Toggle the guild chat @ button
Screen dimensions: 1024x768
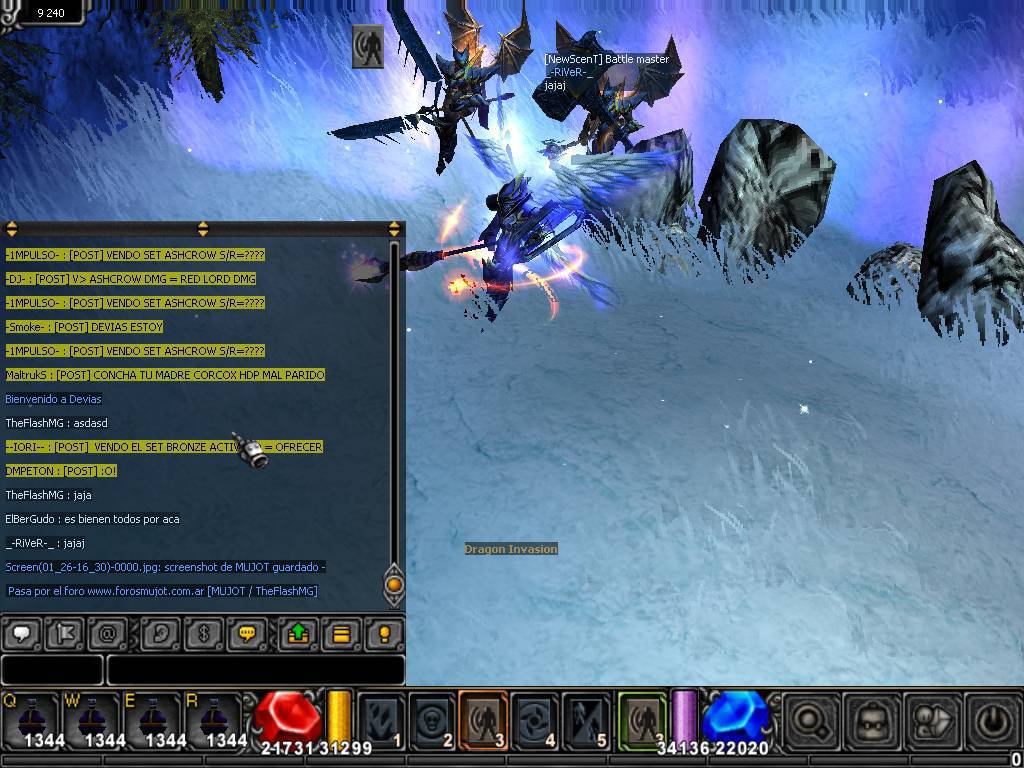click(x=107, y=633)
